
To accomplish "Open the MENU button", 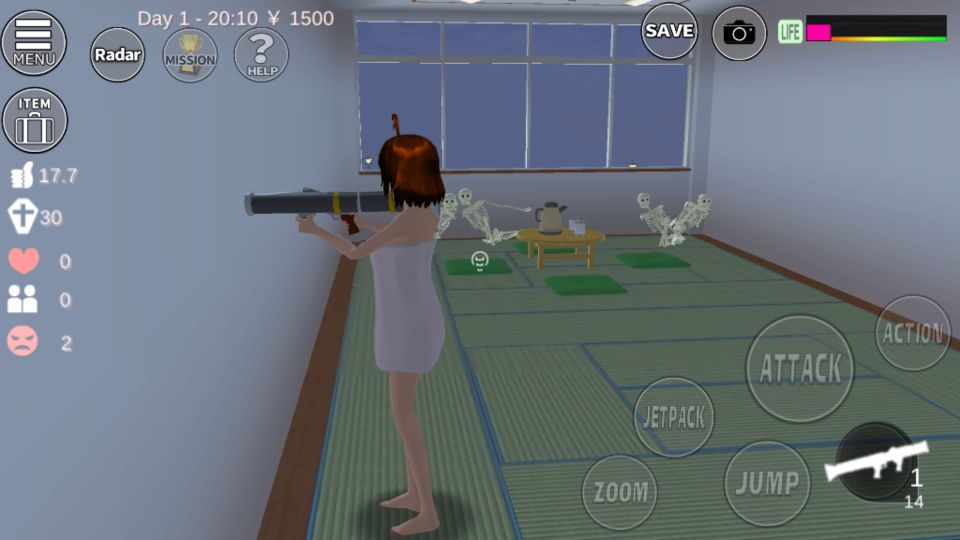I will point(34,42).
